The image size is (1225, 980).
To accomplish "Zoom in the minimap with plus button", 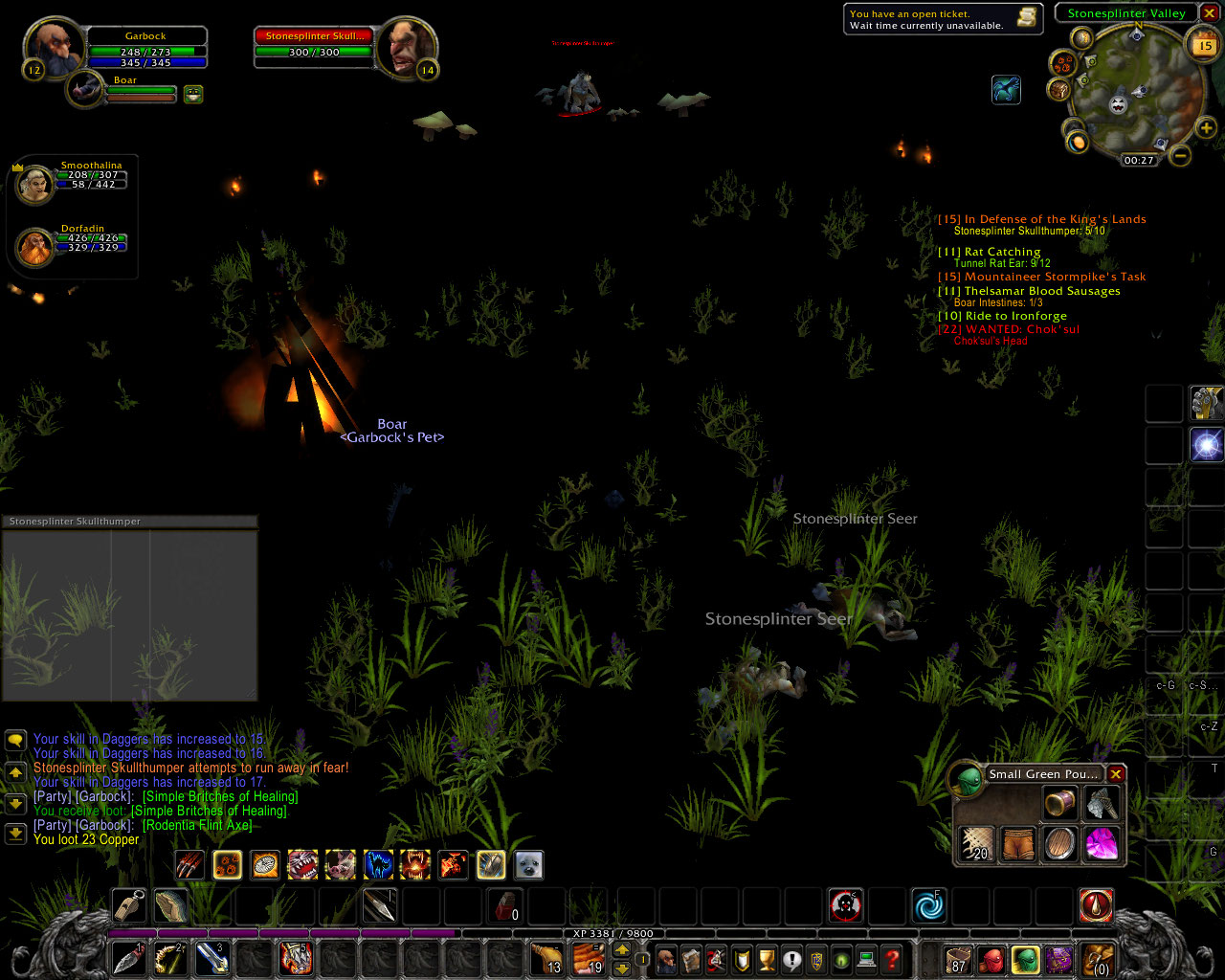I will [x=1206, y=128].
